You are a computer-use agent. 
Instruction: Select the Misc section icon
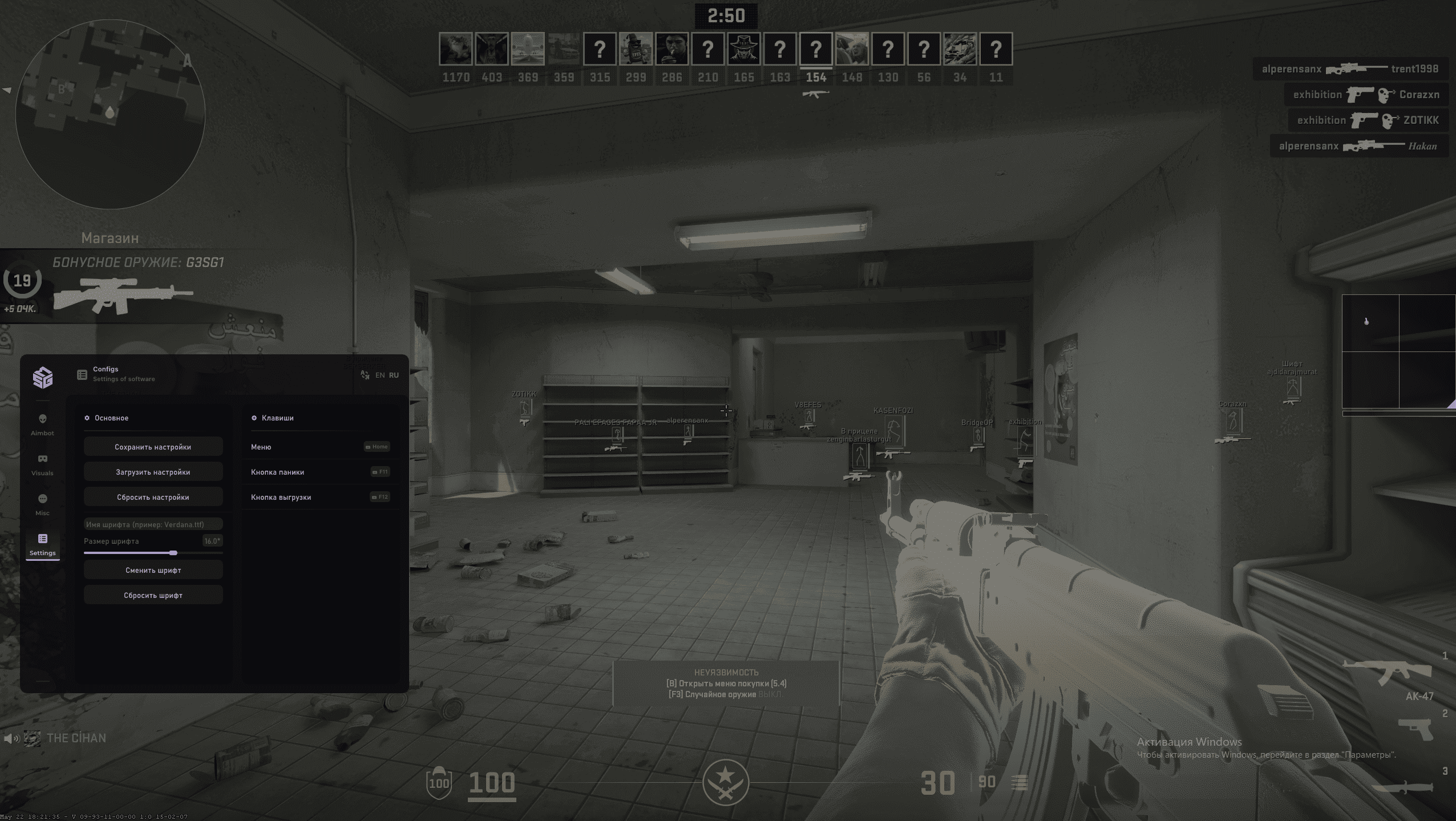(43, 498)
